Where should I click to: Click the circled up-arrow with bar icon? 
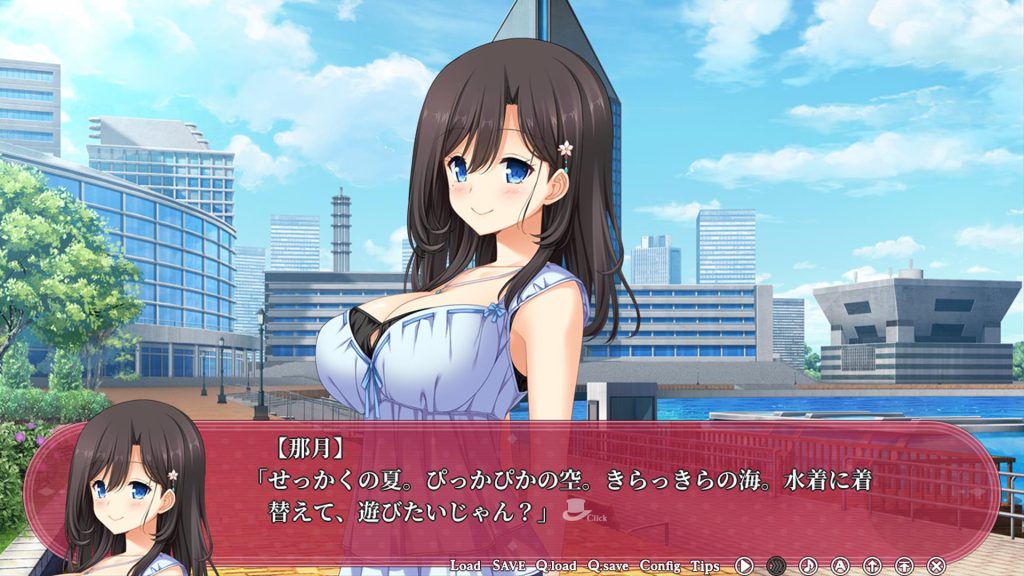click(x=904, y=566)
